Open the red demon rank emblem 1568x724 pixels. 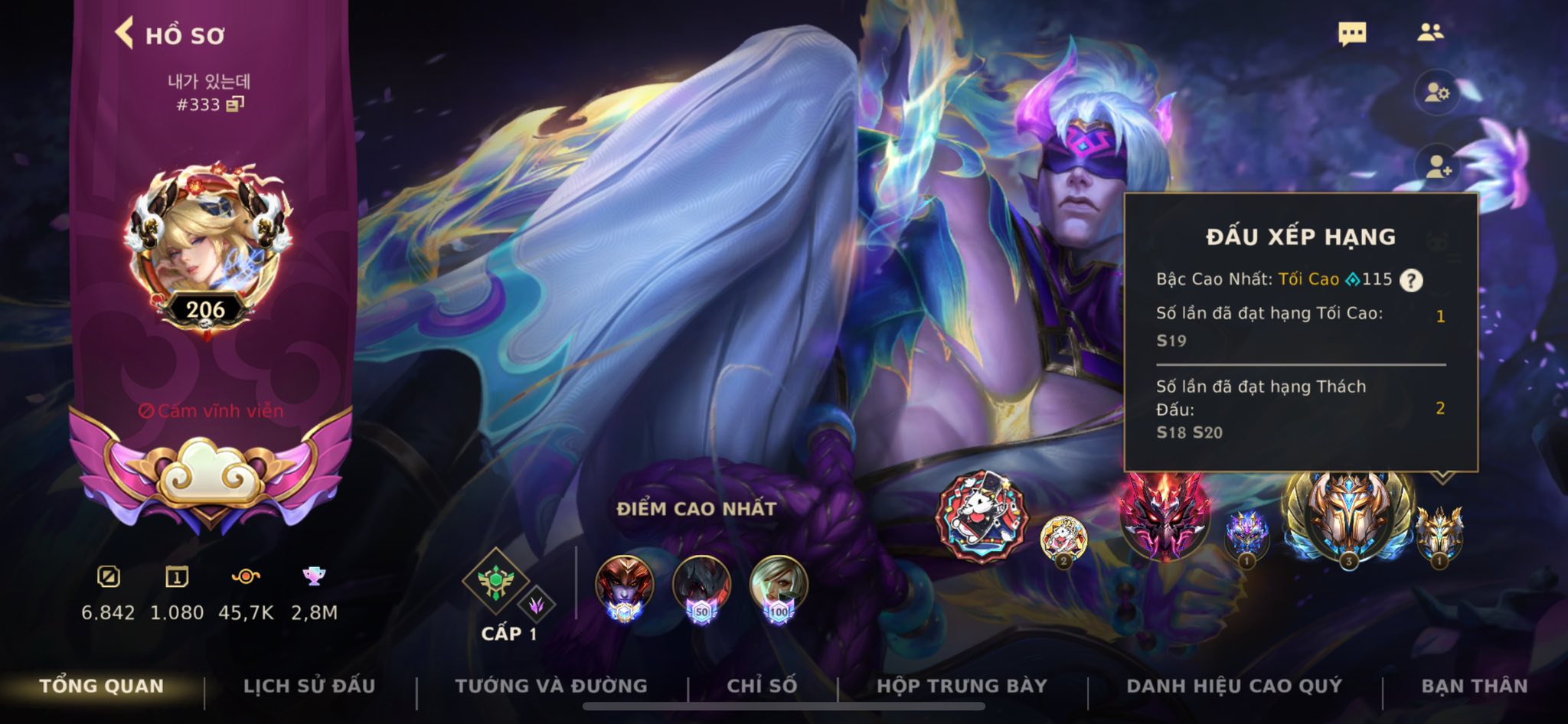click(1164, 514)
